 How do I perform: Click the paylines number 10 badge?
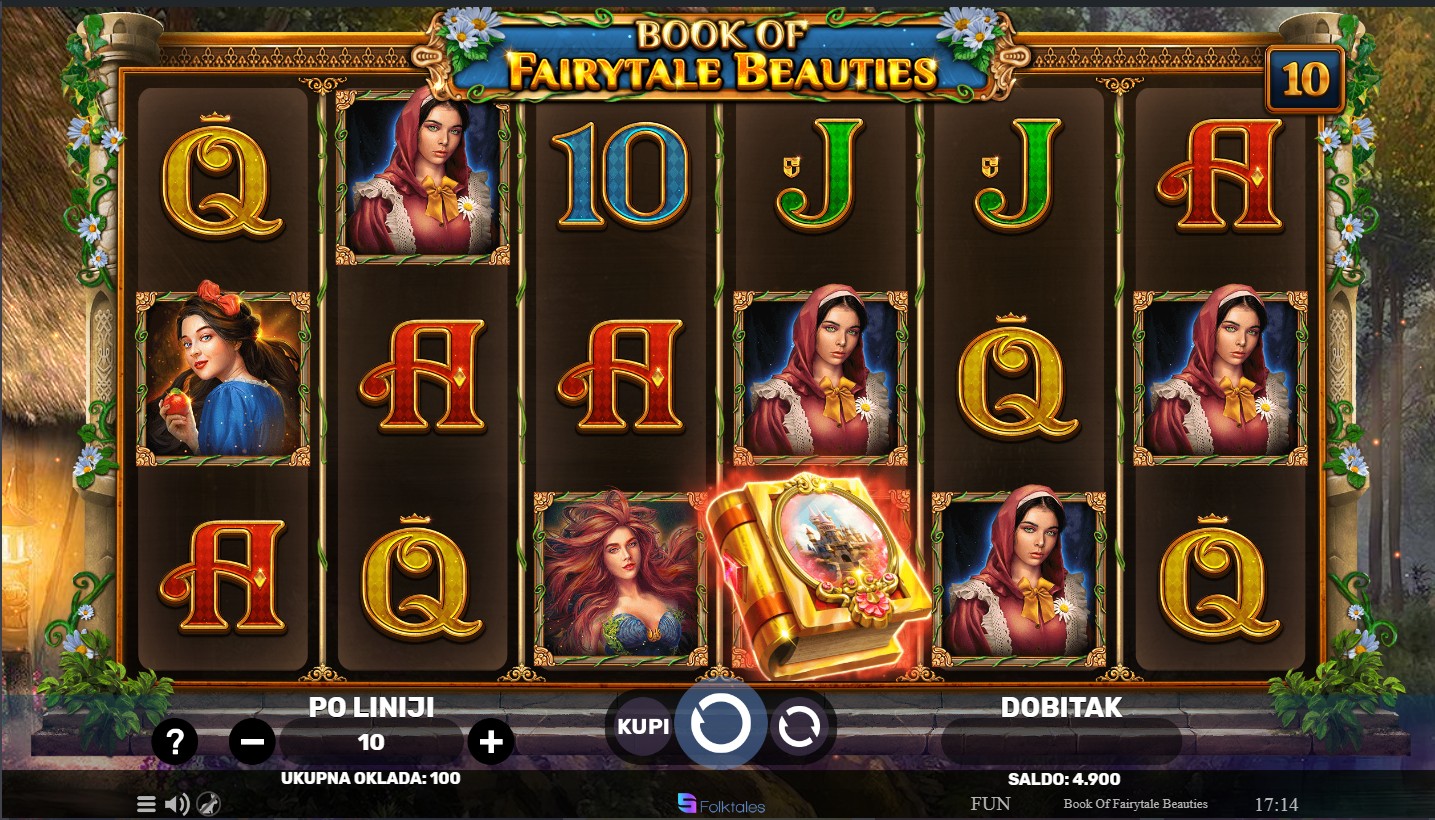(x=1305, y=79)
